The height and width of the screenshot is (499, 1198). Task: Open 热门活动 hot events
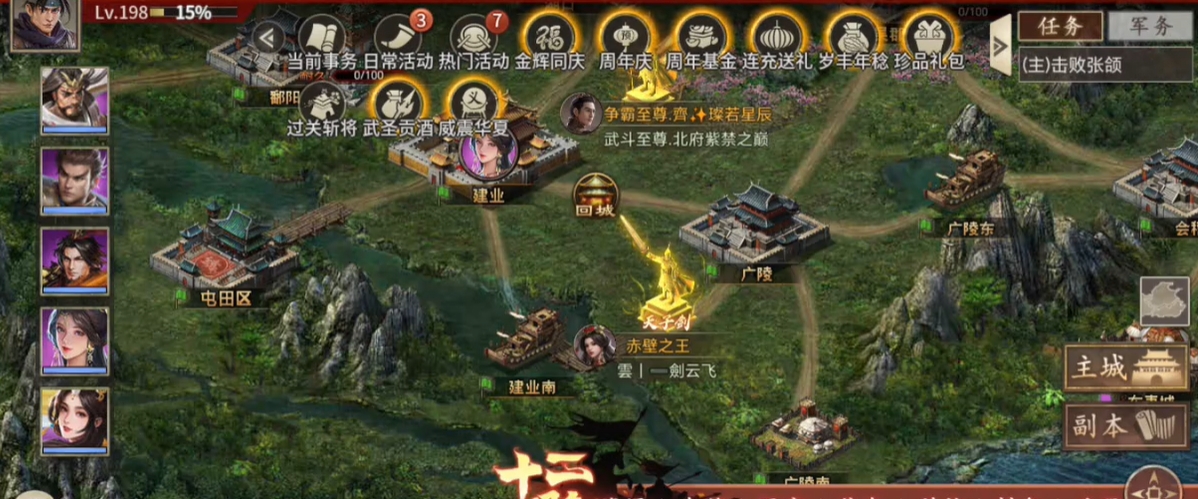tap(474, 39)
